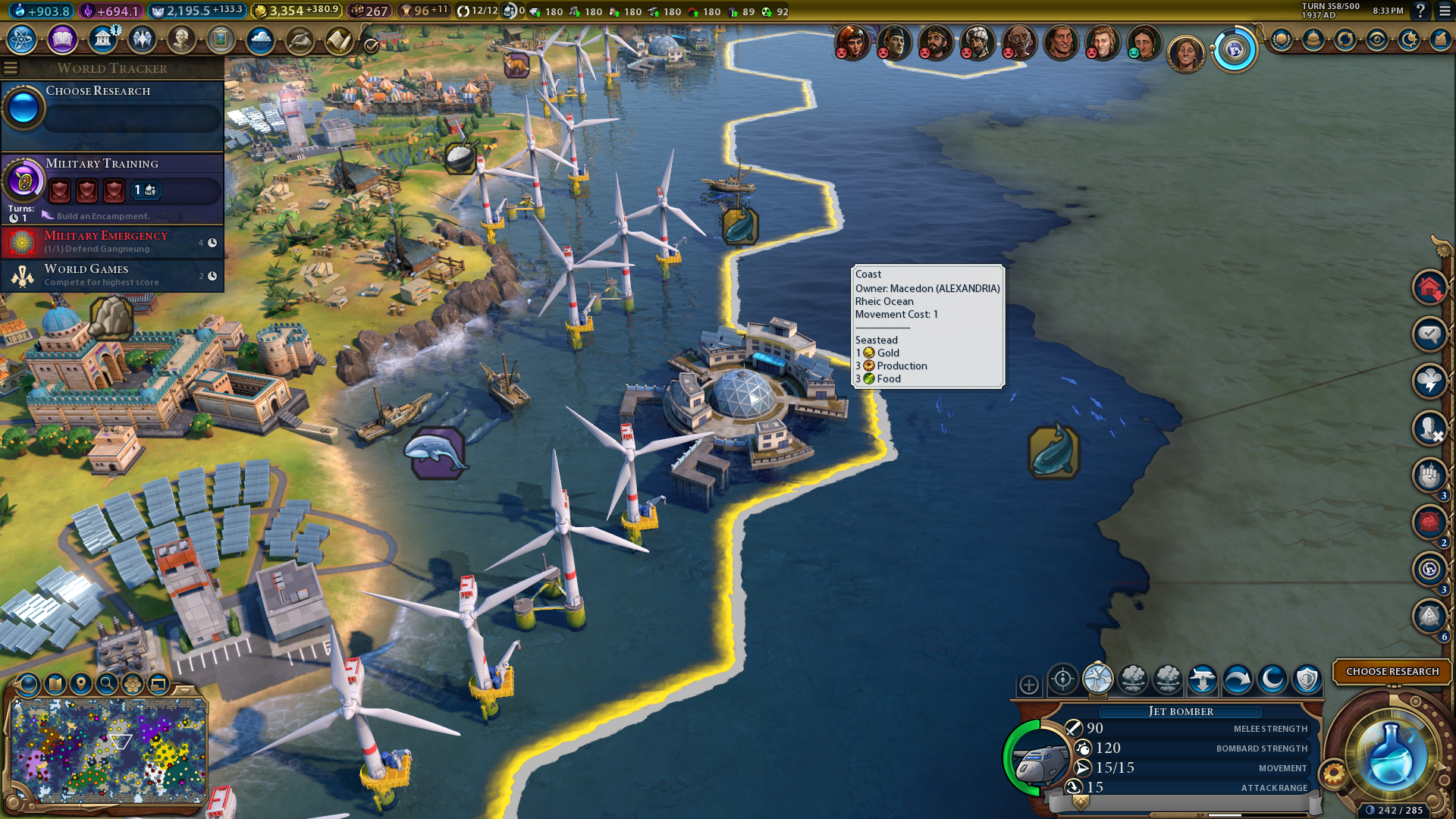Image resolution: width=1456 pixels, height=819 pixels.
Task: Toggle the minimap hex grid option
Action: [x=133, y=684]
